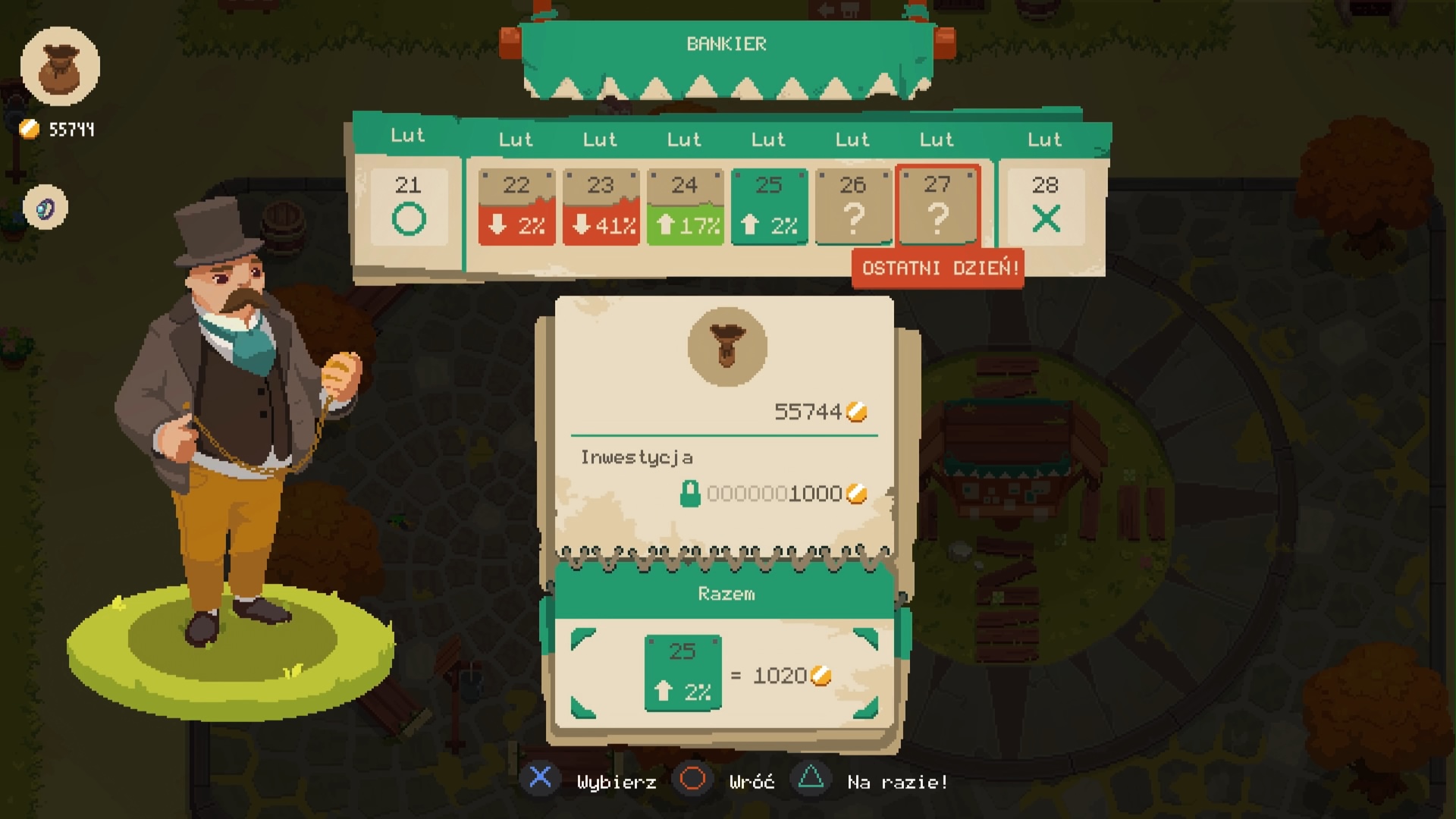Viewport: 1456px width, 819px height.
Task: Click the purple ring pendant icon
Action: click(x=45, y=207)
